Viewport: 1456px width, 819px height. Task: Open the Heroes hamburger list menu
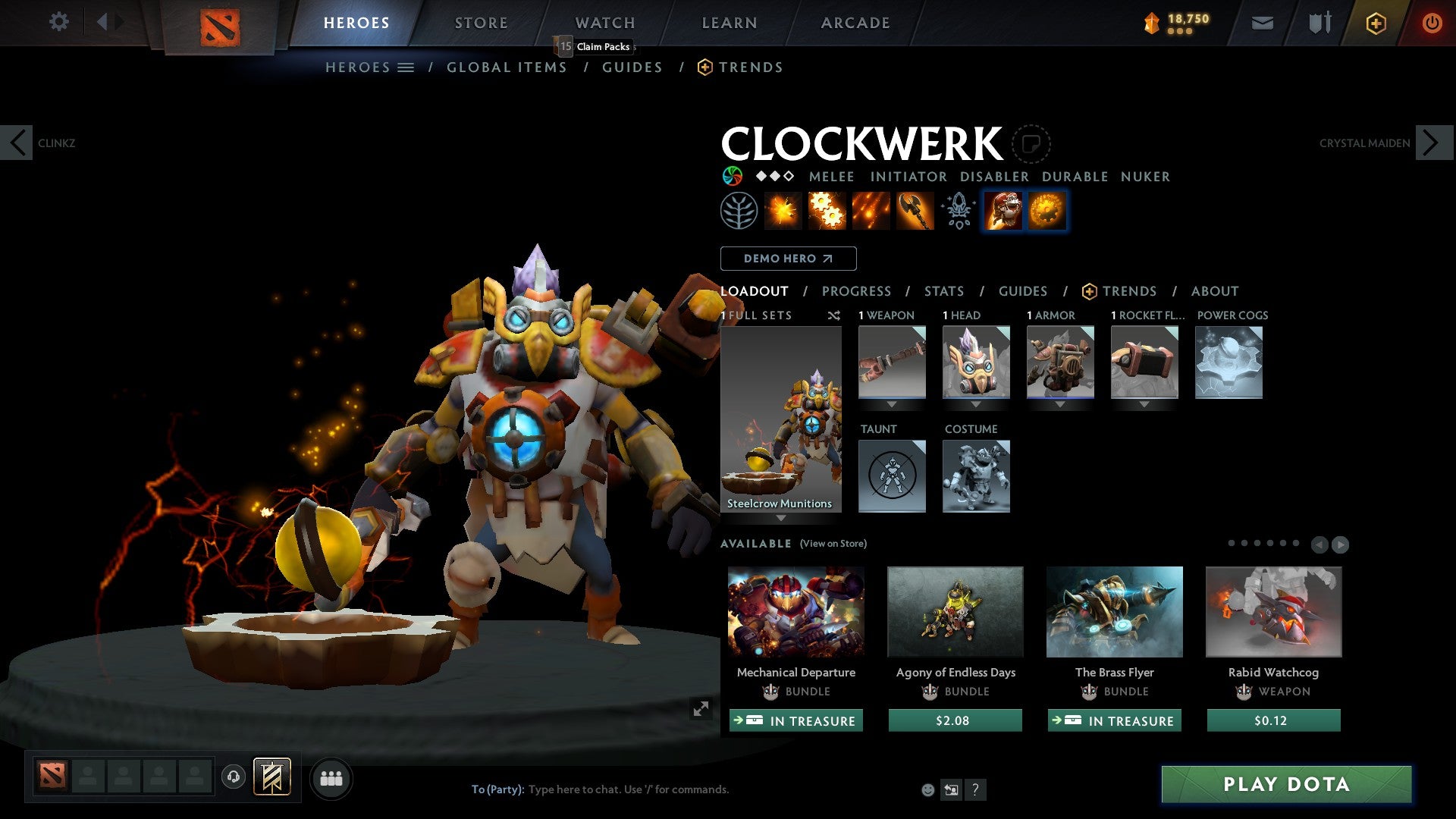point(406,67)
